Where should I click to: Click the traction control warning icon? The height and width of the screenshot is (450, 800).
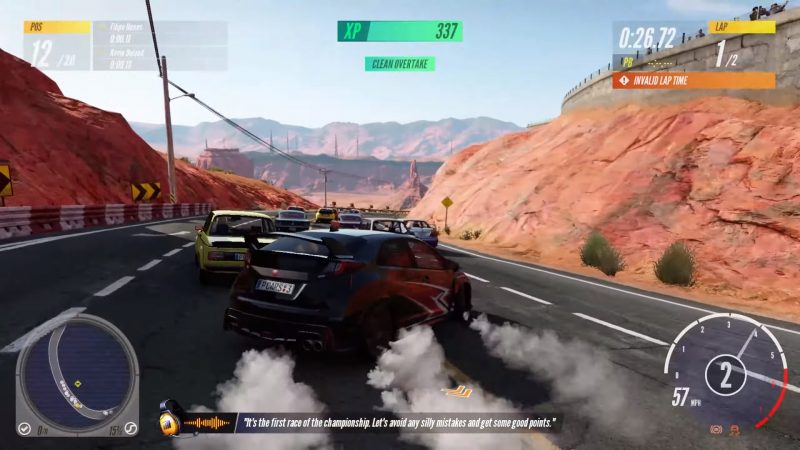point(736,429)
